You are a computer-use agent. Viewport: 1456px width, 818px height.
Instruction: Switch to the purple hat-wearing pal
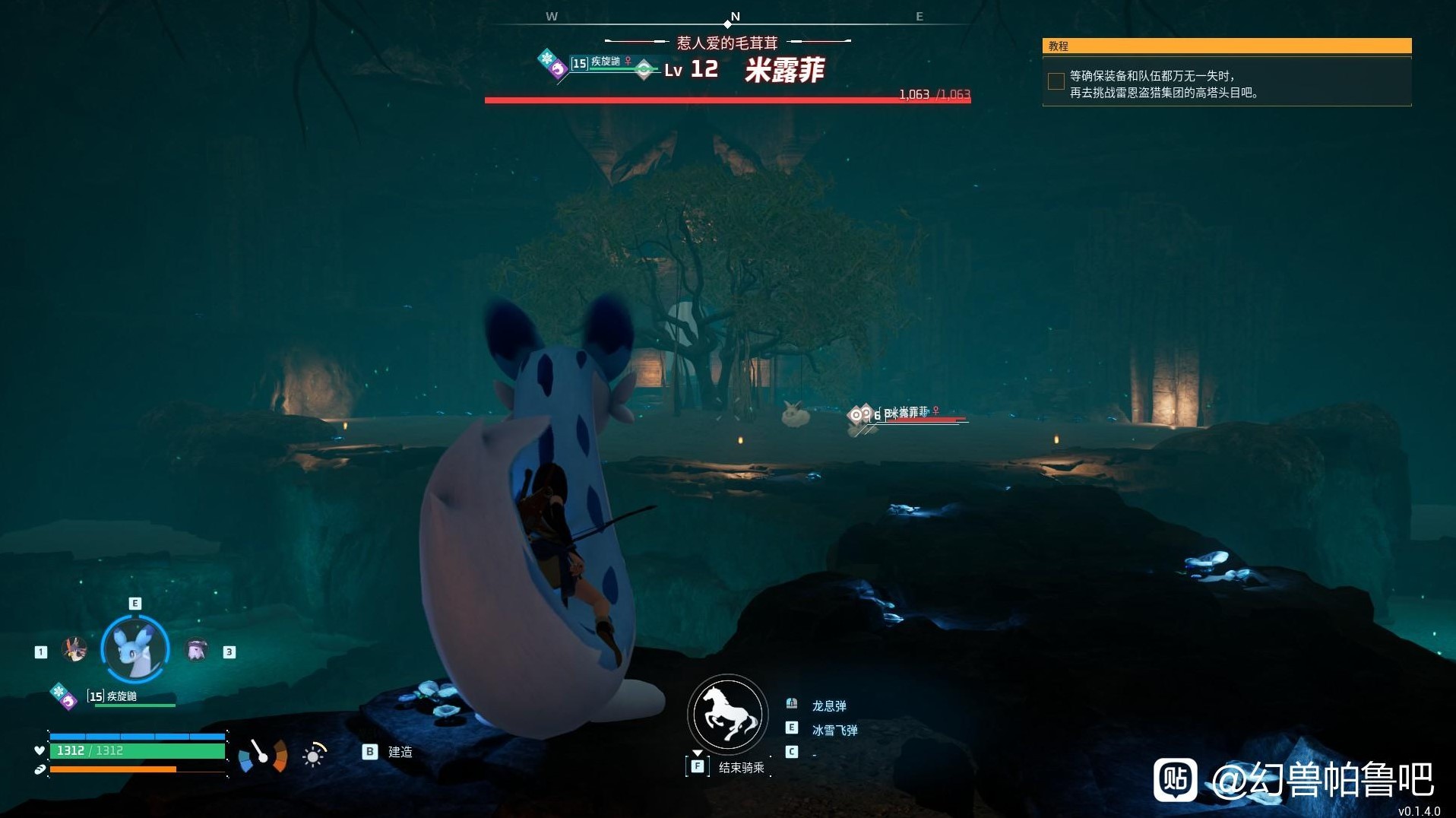pos(196,651)
